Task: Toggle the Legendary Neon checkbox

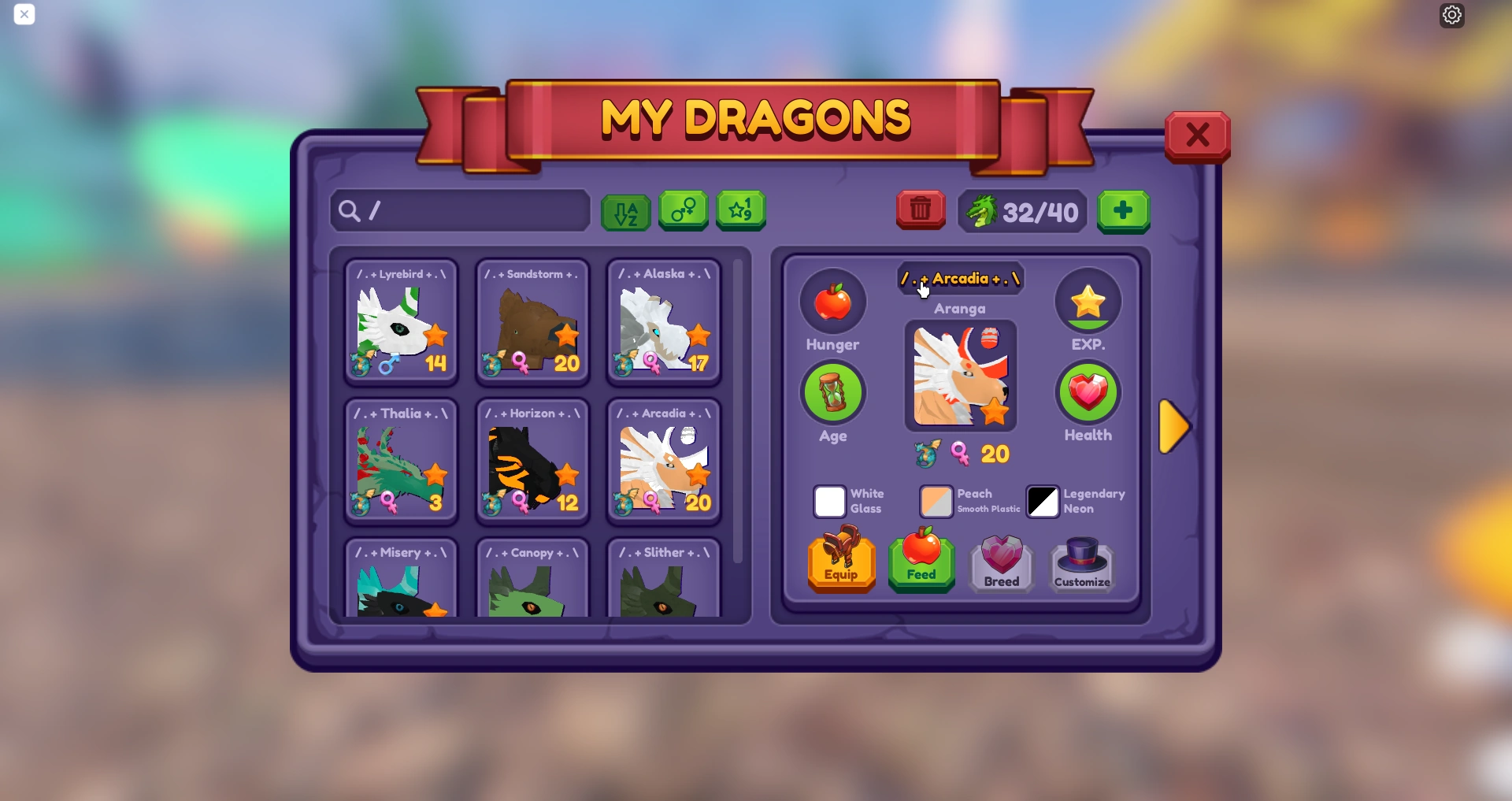Action: (x=1043, y=502)
